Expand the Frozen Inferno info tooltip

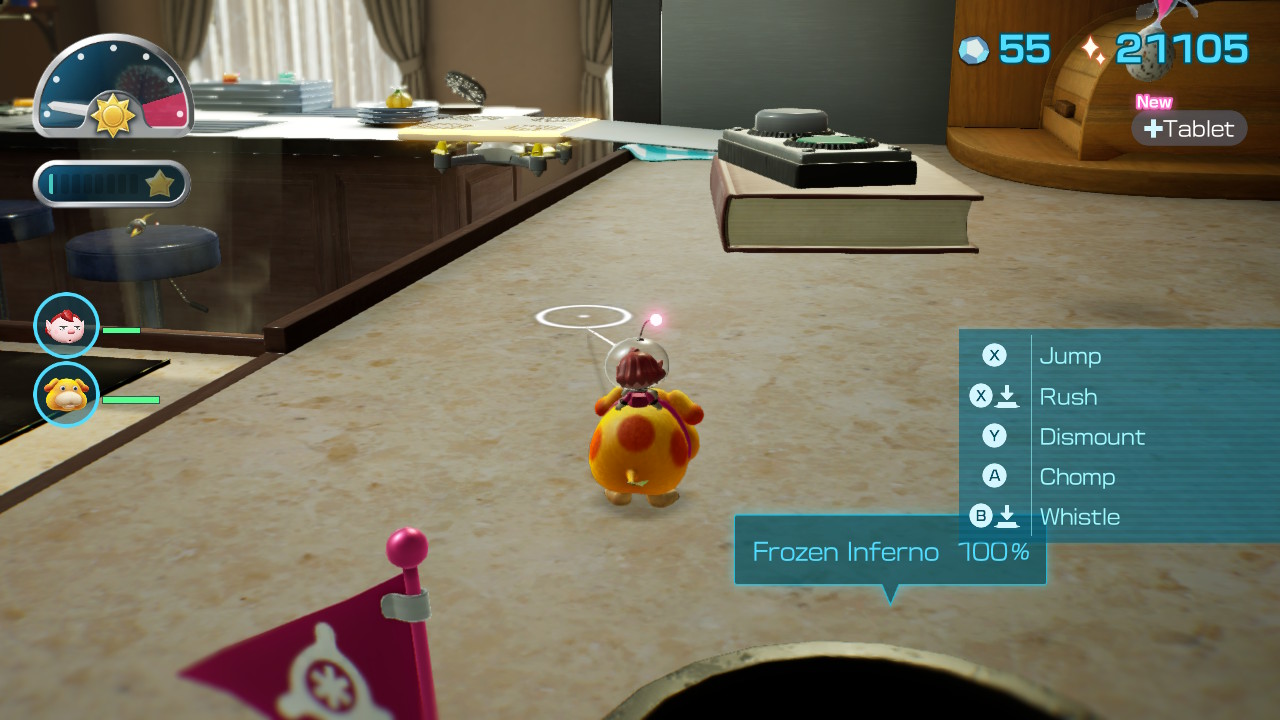[x=890, y=550]
